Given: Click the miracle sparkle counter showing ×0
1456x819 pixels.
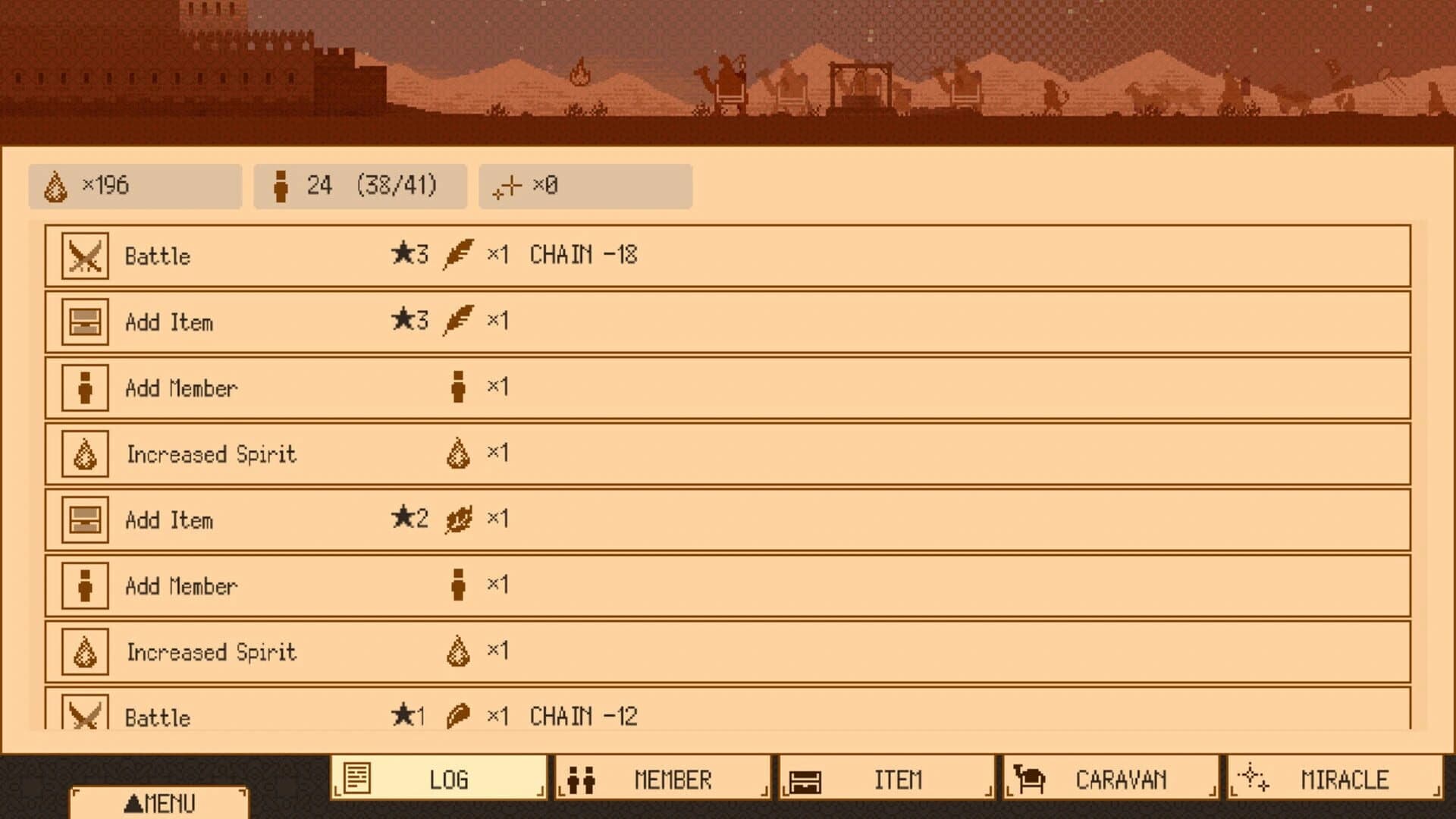Looking at the screenshot, I should (x=585, y=186).
